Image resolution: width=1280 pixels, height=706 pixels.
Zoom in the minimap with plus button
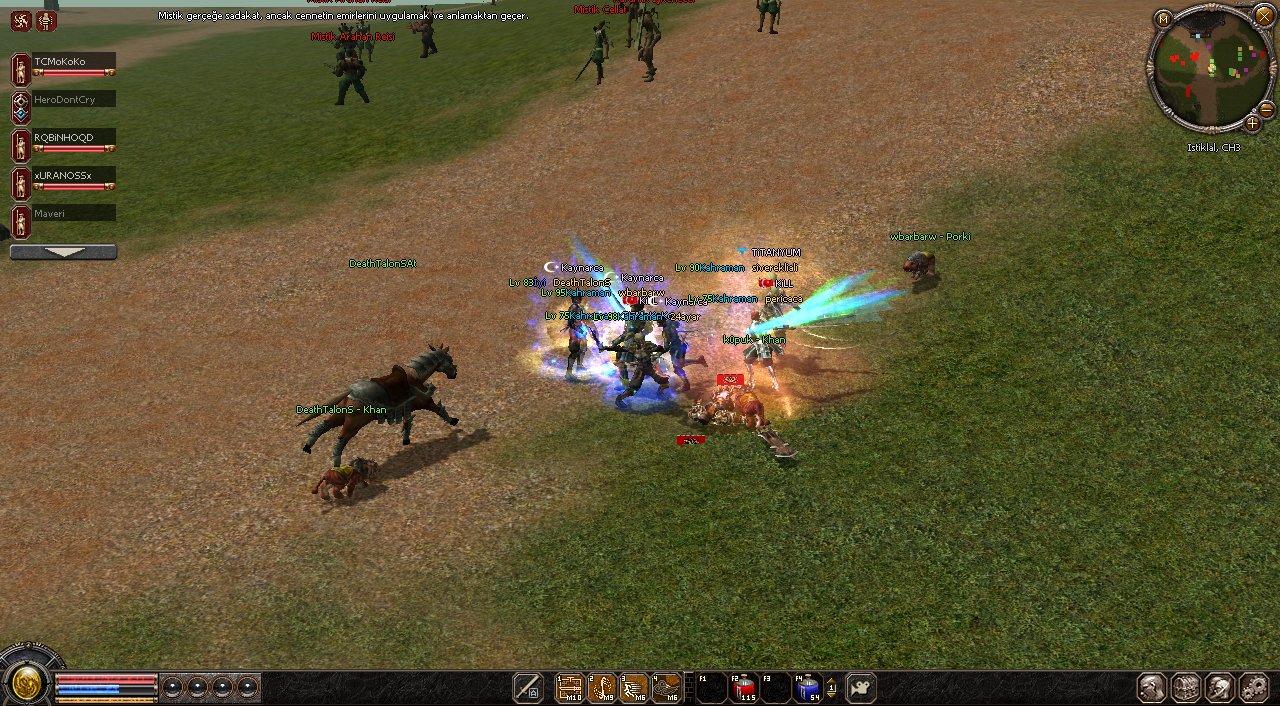coord(1252,123)
